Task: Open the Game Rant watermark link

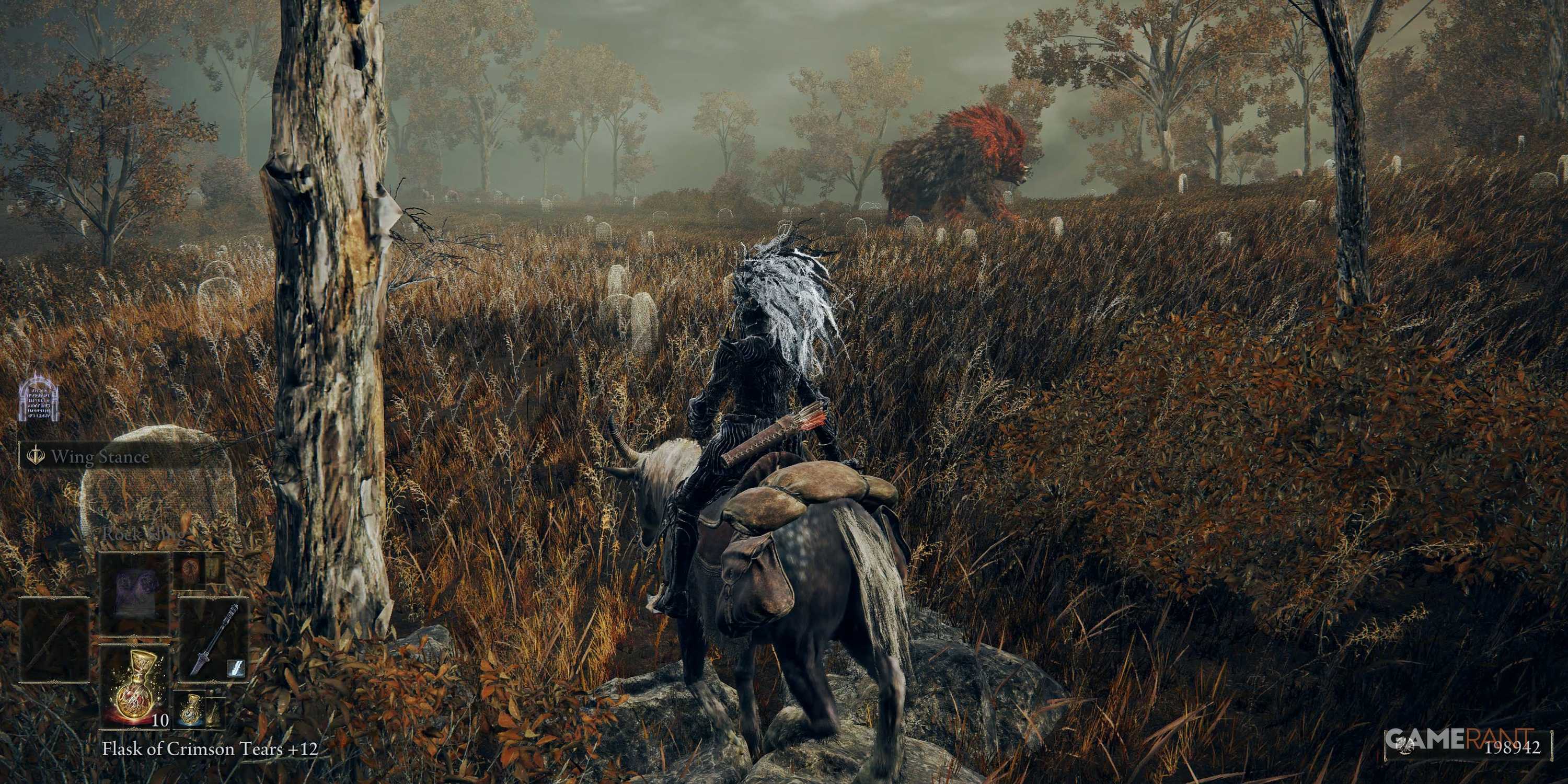Action: [1449, 739]
